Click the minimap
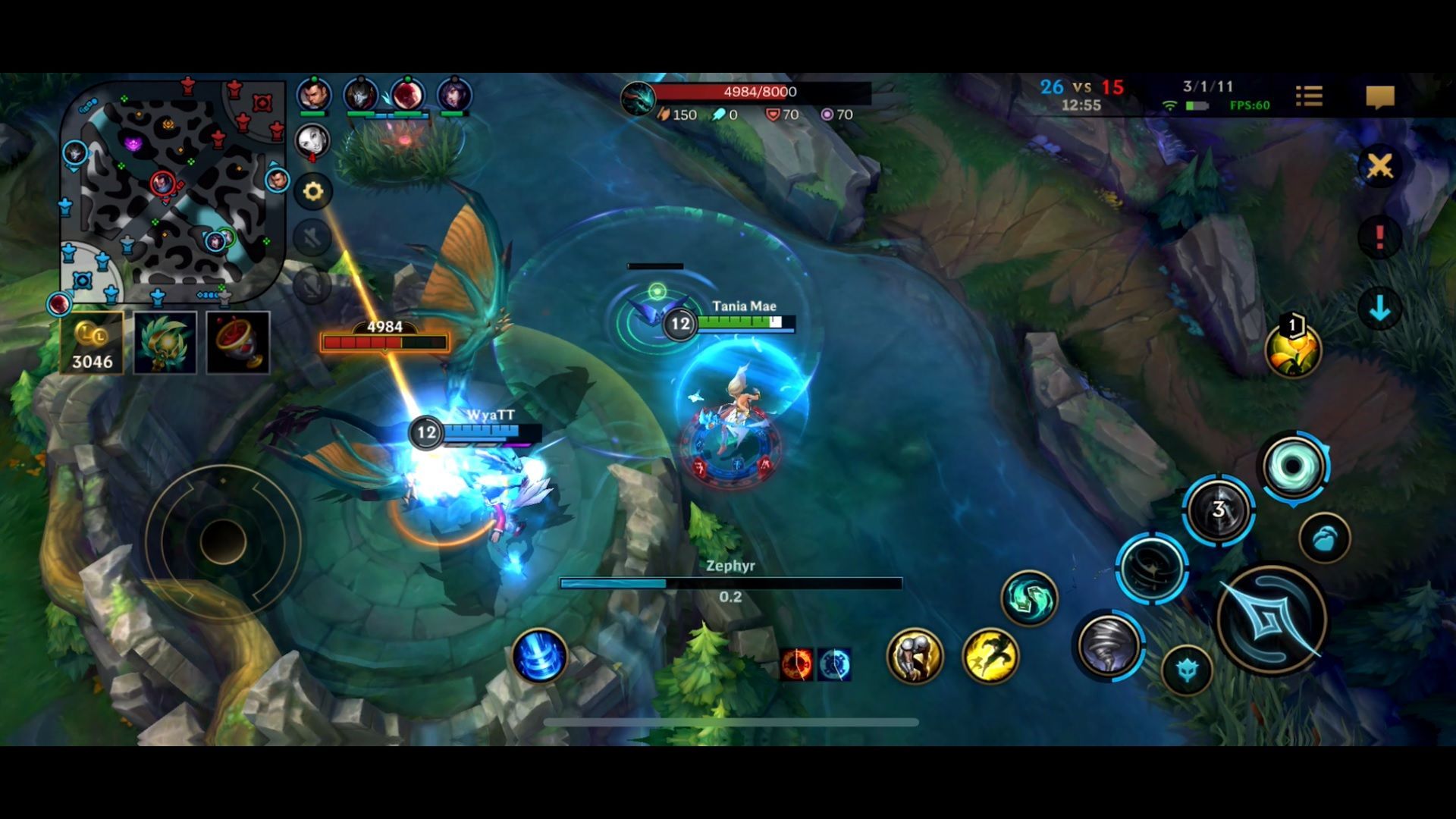The image size is (1456, 819). click(173, 190)
